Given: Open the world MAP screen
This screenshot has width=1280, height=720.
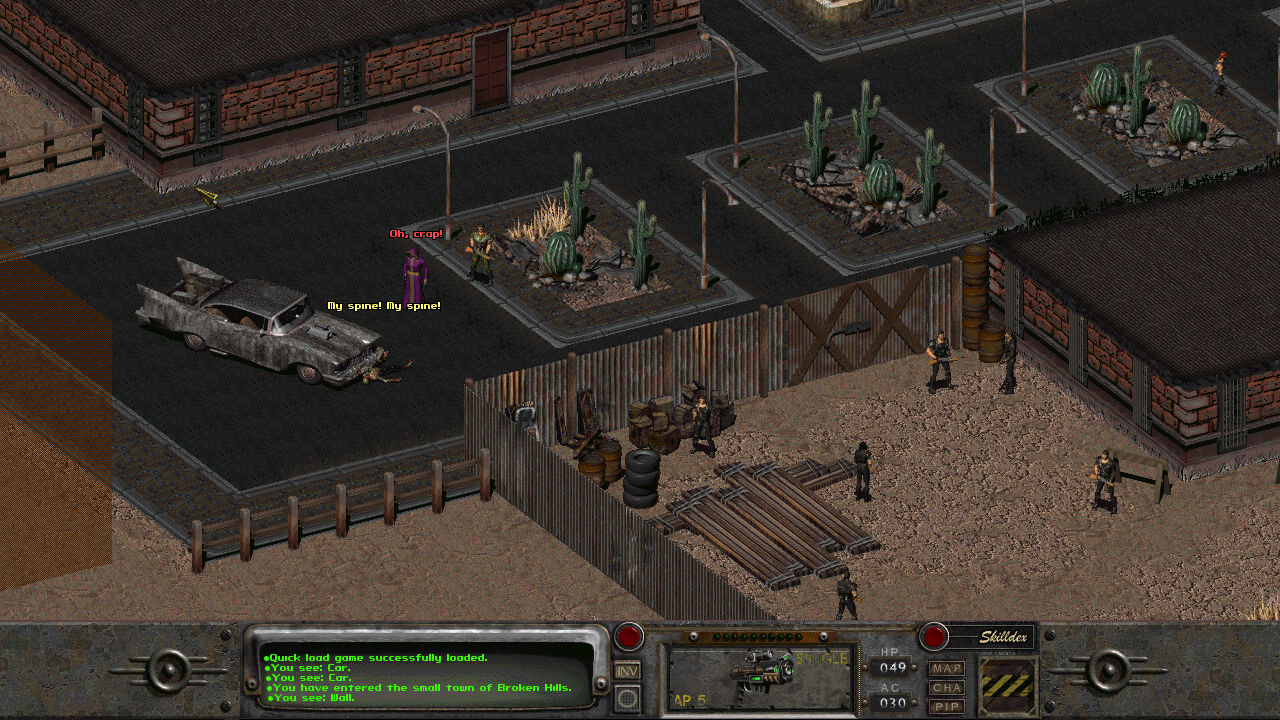Looking at the screenshot, I should (x=946, y=667).
